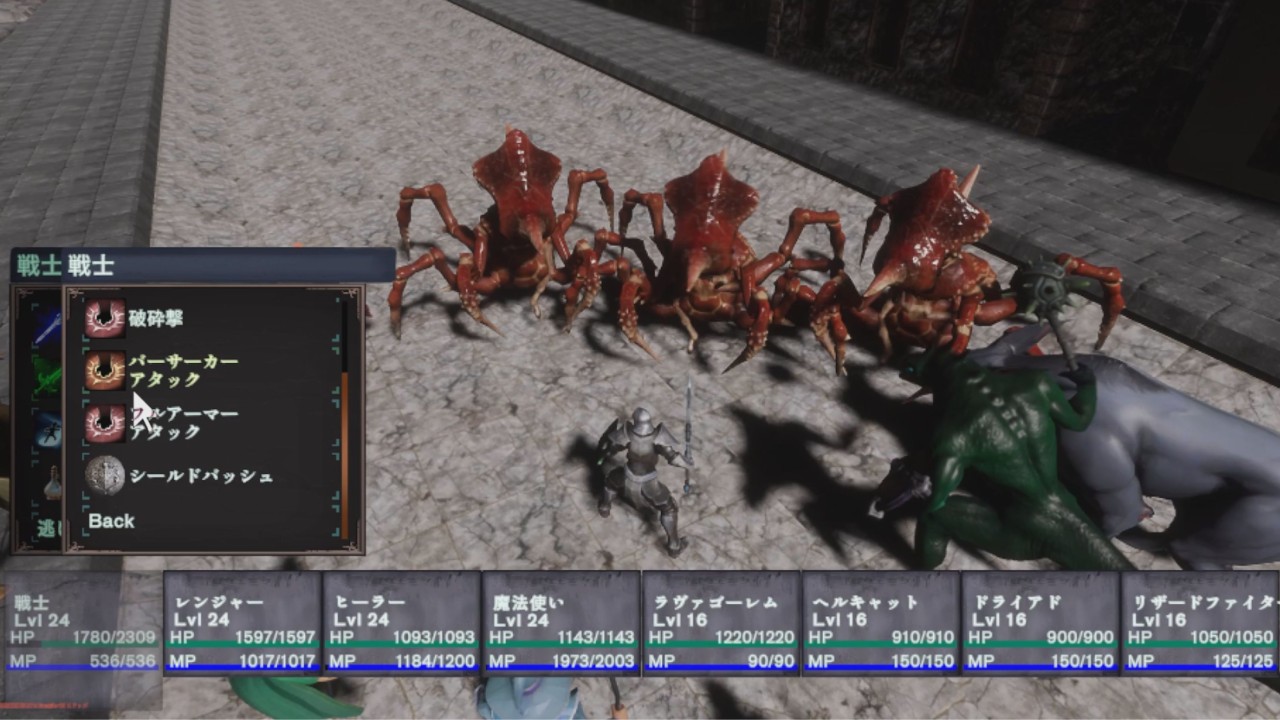Click the dark special-move command icon
This screenshot has height=720, width=1280.
pyautogui.click(x=48, y=428)
